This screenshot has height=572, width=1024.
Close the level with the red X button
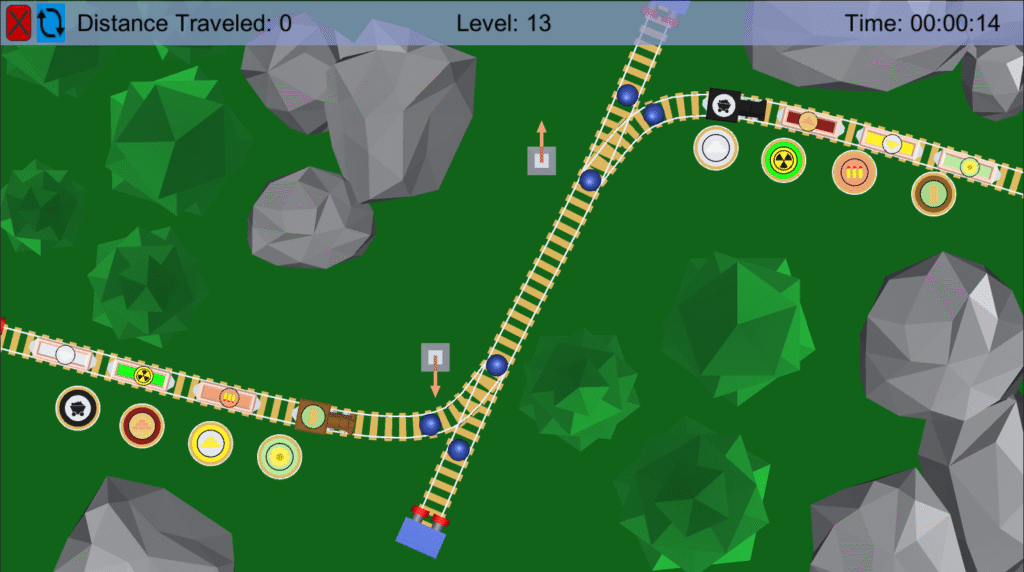pyautogui.click(x=18, y=22)
